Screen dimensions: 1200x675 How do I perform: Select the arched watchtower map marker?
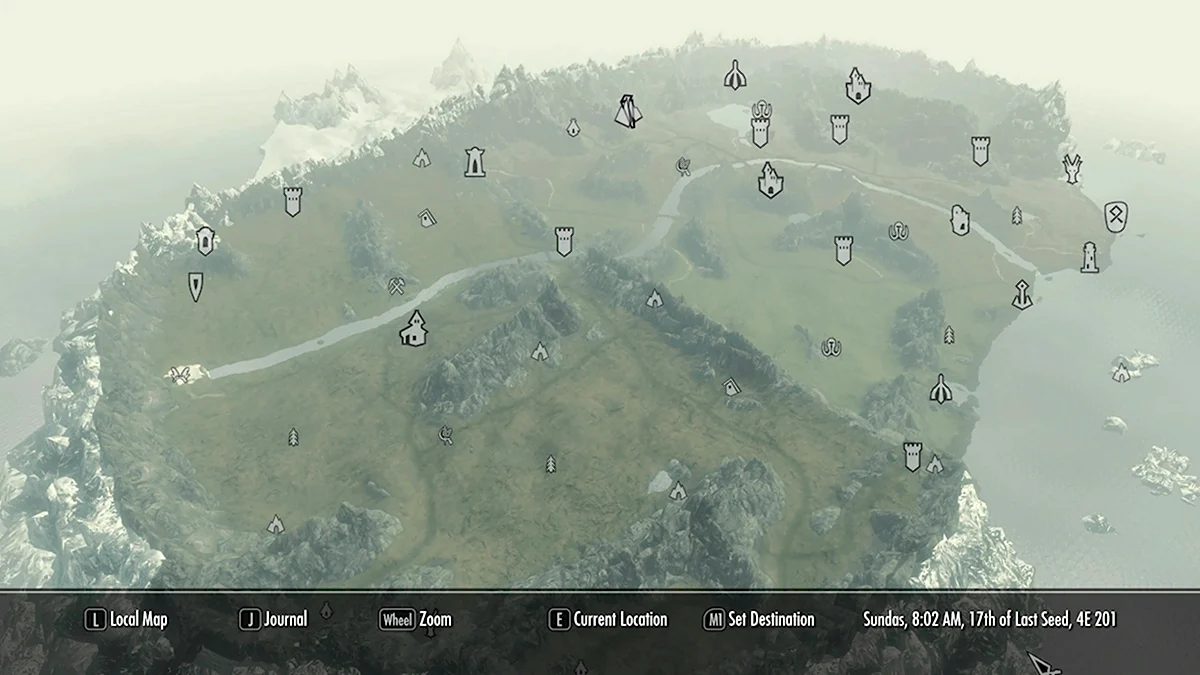pyautogui.click(x=475, y=161)
